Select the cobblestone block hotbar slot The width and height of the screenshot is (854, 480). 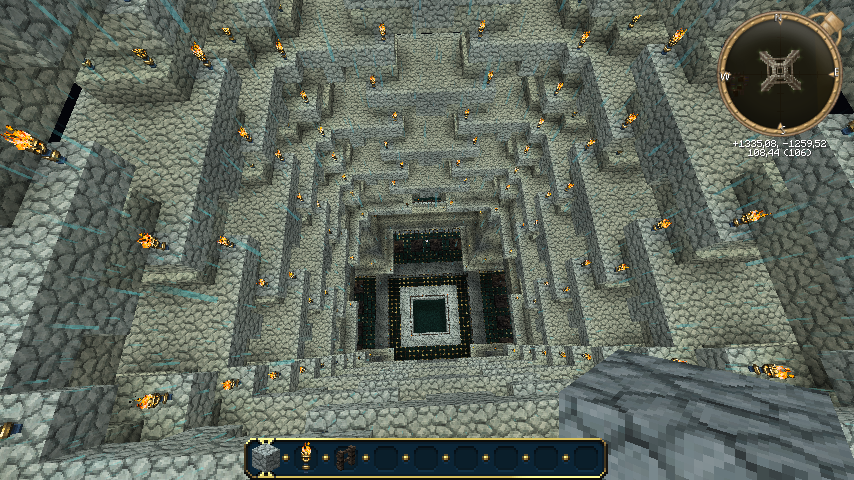point(265,458)
